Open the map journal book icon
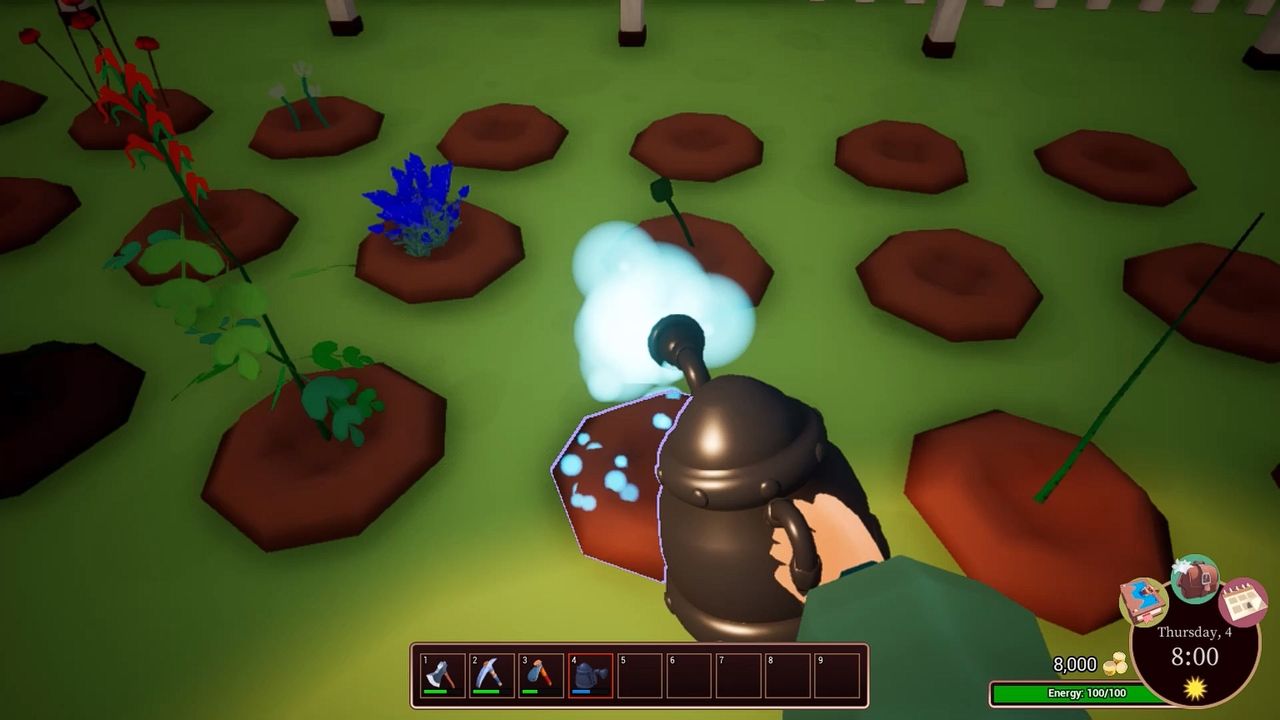 pos(1142,602)
